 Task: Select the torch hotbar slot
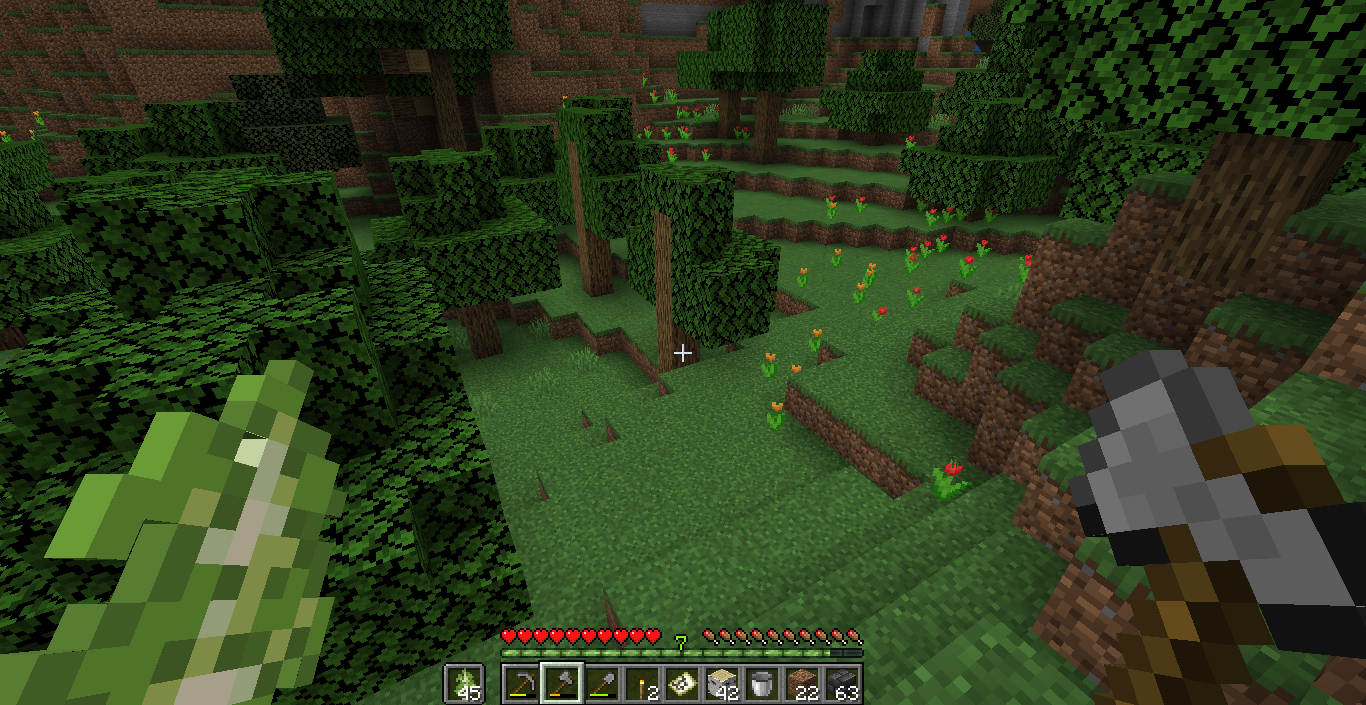pos(641,684)
